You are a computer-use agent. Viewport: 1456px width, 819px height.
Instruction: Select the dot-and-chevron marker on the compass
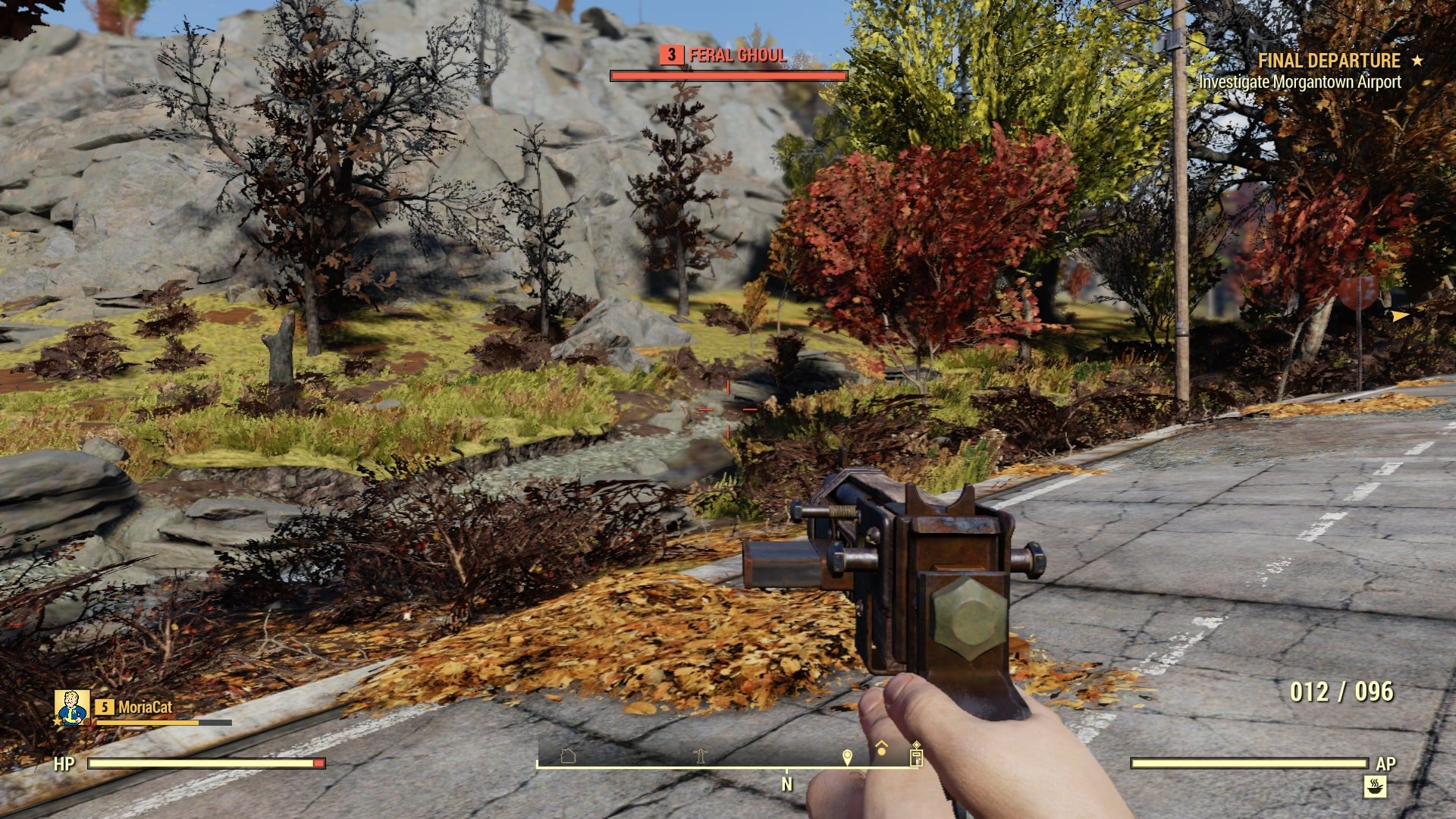coord(881,749)
